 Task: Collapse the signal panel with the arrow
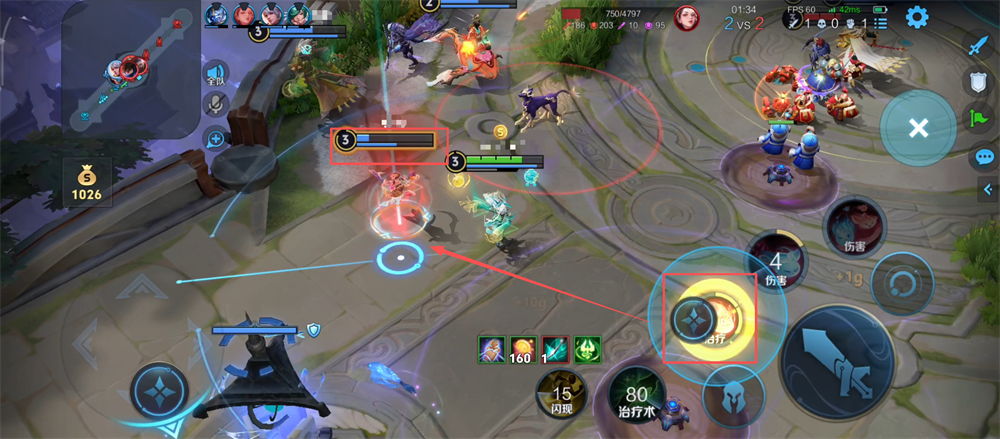(989, 188)
